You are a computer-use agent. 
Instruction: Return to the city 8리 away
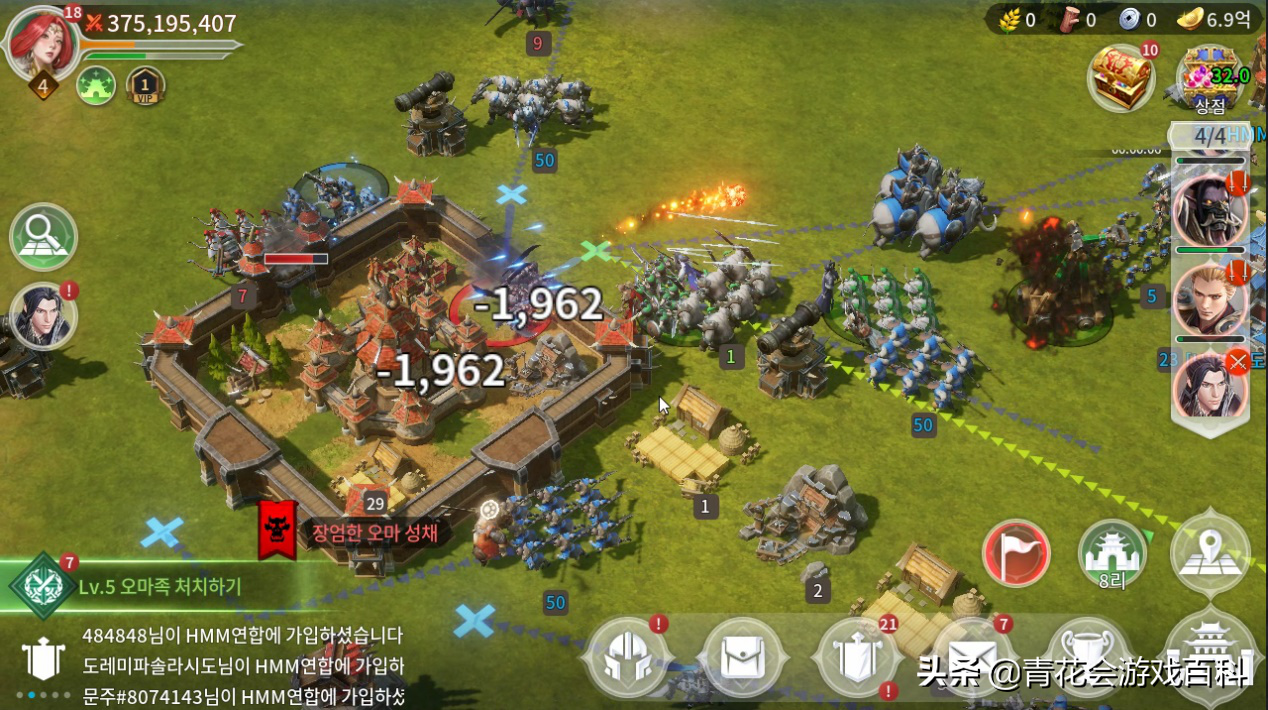point(1112,553)
